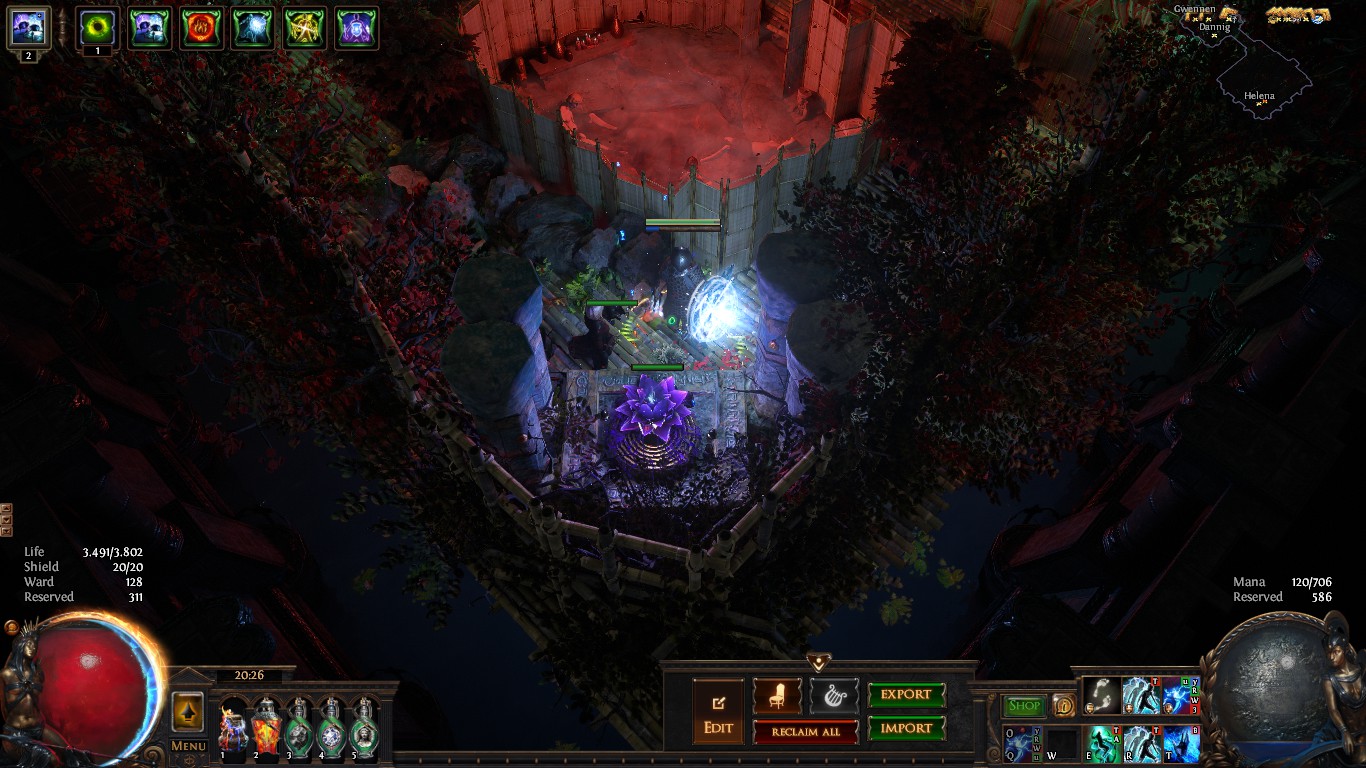This screenshot has height=768, width=1366.
Task: Open the green Shop button
Action: tap(1024, 706)
